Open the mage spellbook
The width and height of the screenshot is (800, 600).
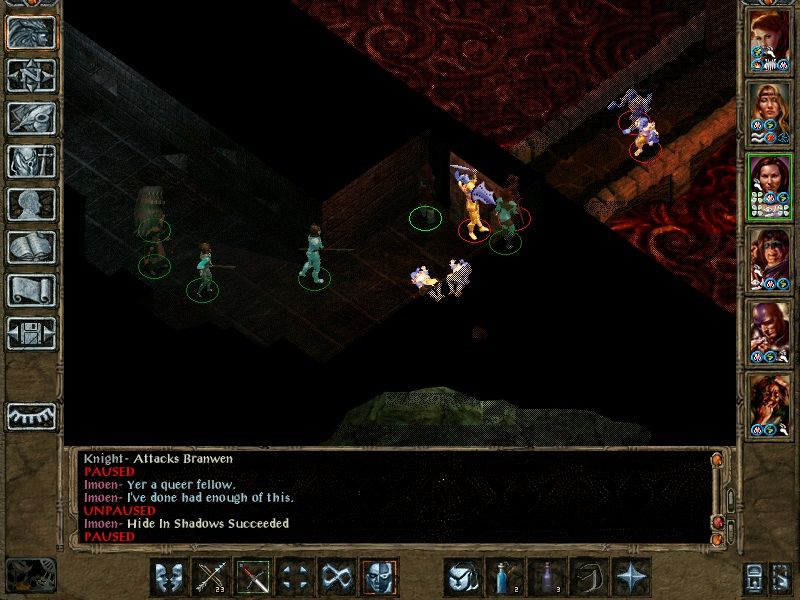(31, 247)
